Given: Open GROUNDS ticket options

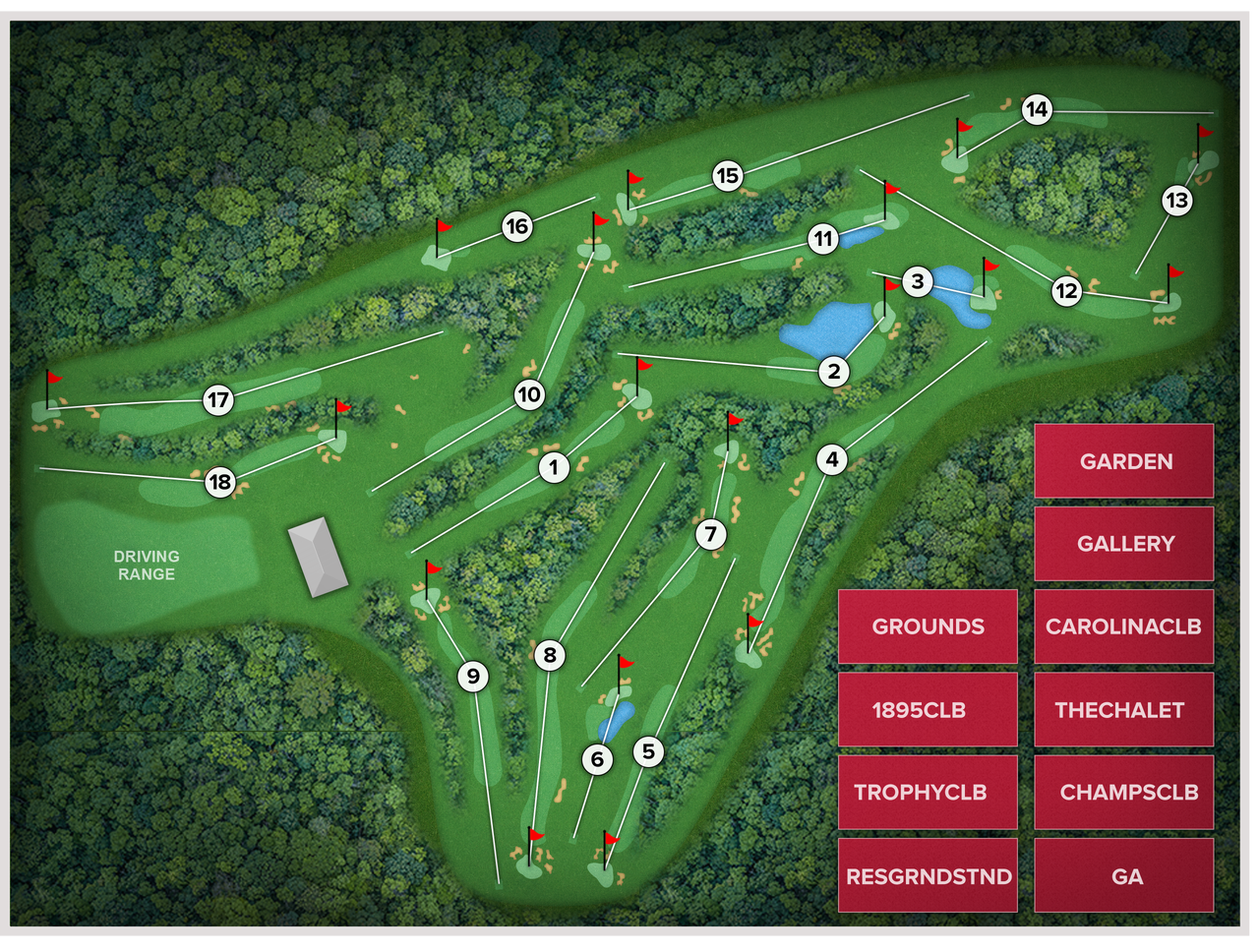Looking at the screenshot, I should point(928,626).
